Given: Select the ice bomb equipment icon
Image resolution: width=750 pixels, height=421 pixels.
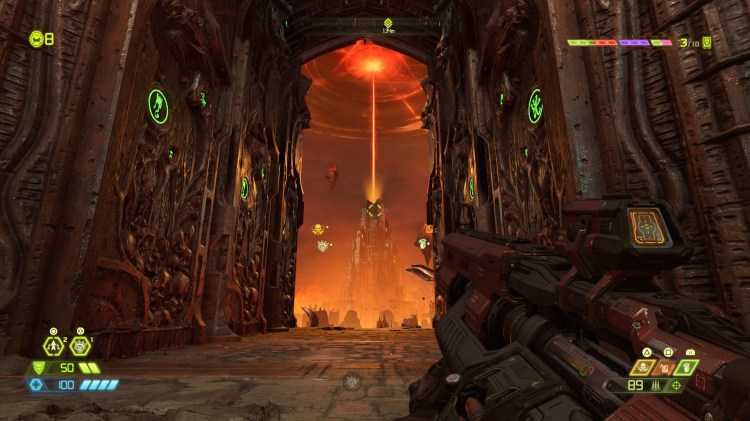Looking at the screenshot, I should coord(80,346).
